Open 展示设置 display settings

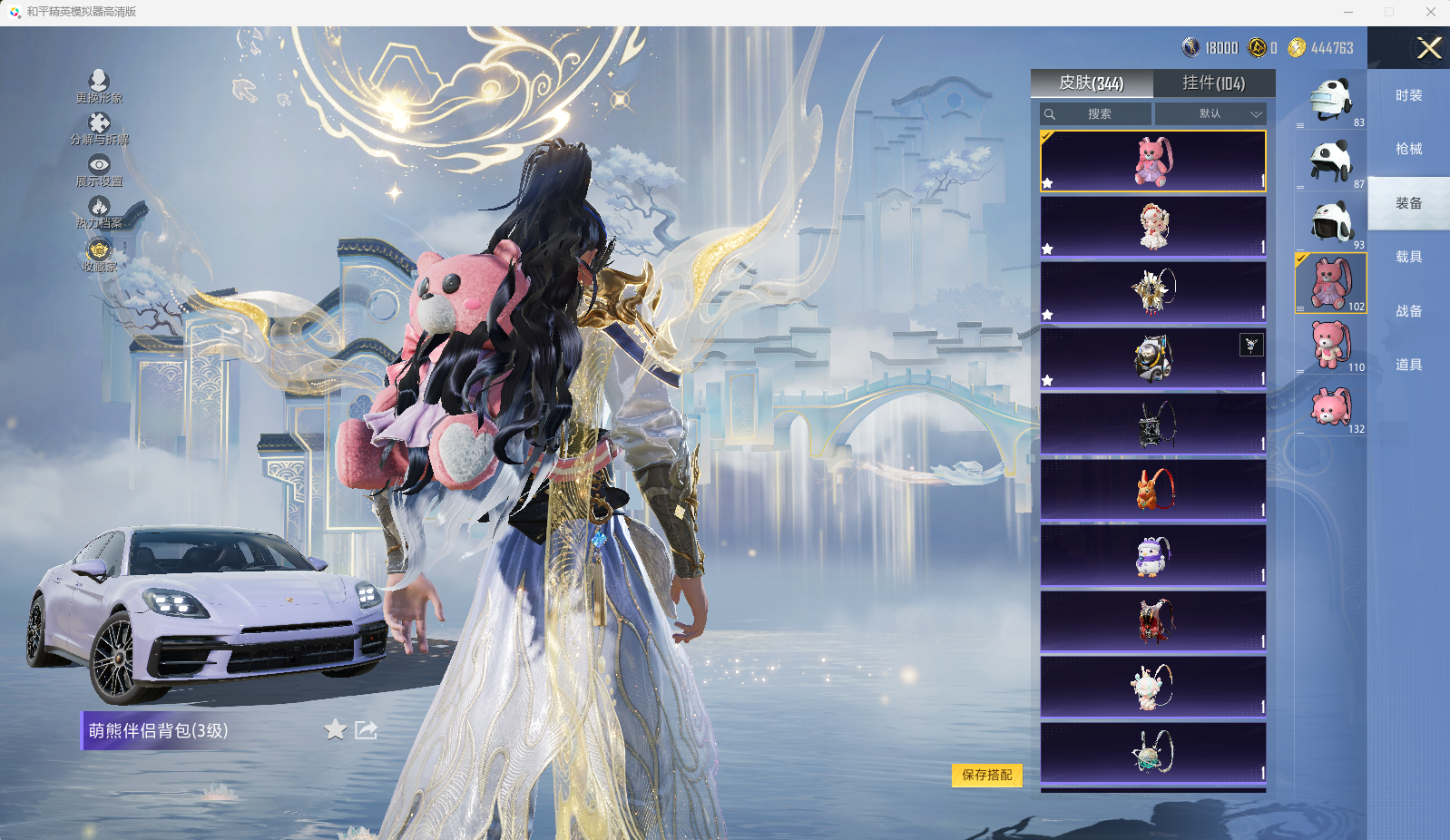click(x=99, y=170)
